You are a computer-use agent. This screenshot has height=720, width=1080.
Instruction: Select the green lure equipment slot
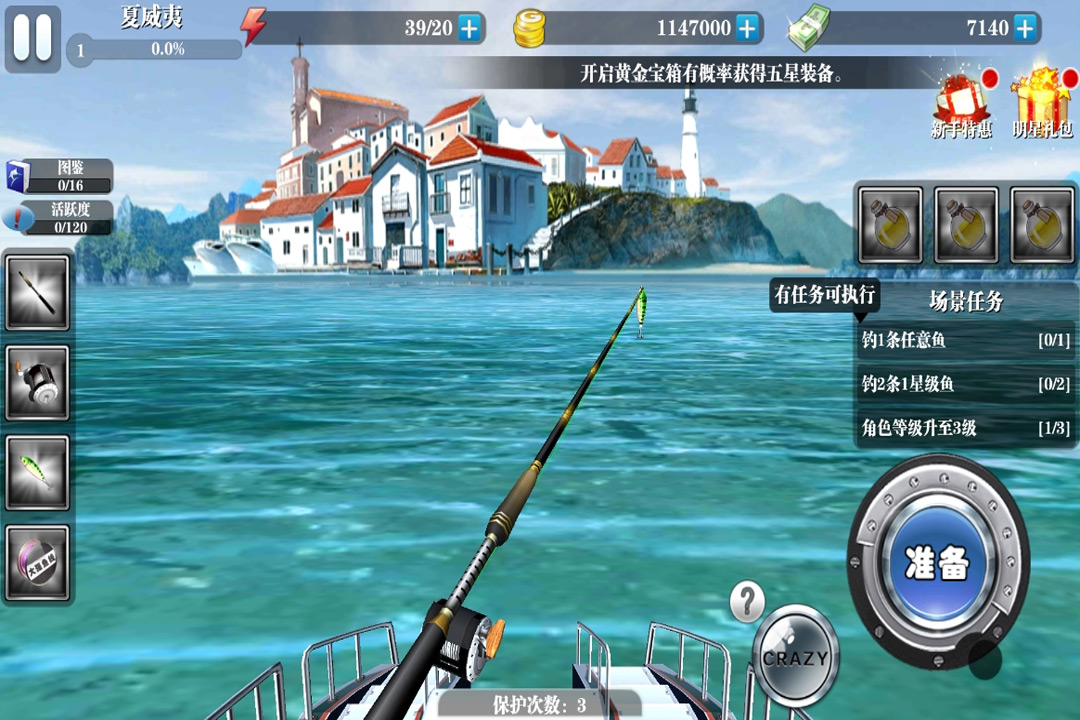(38, 472)
